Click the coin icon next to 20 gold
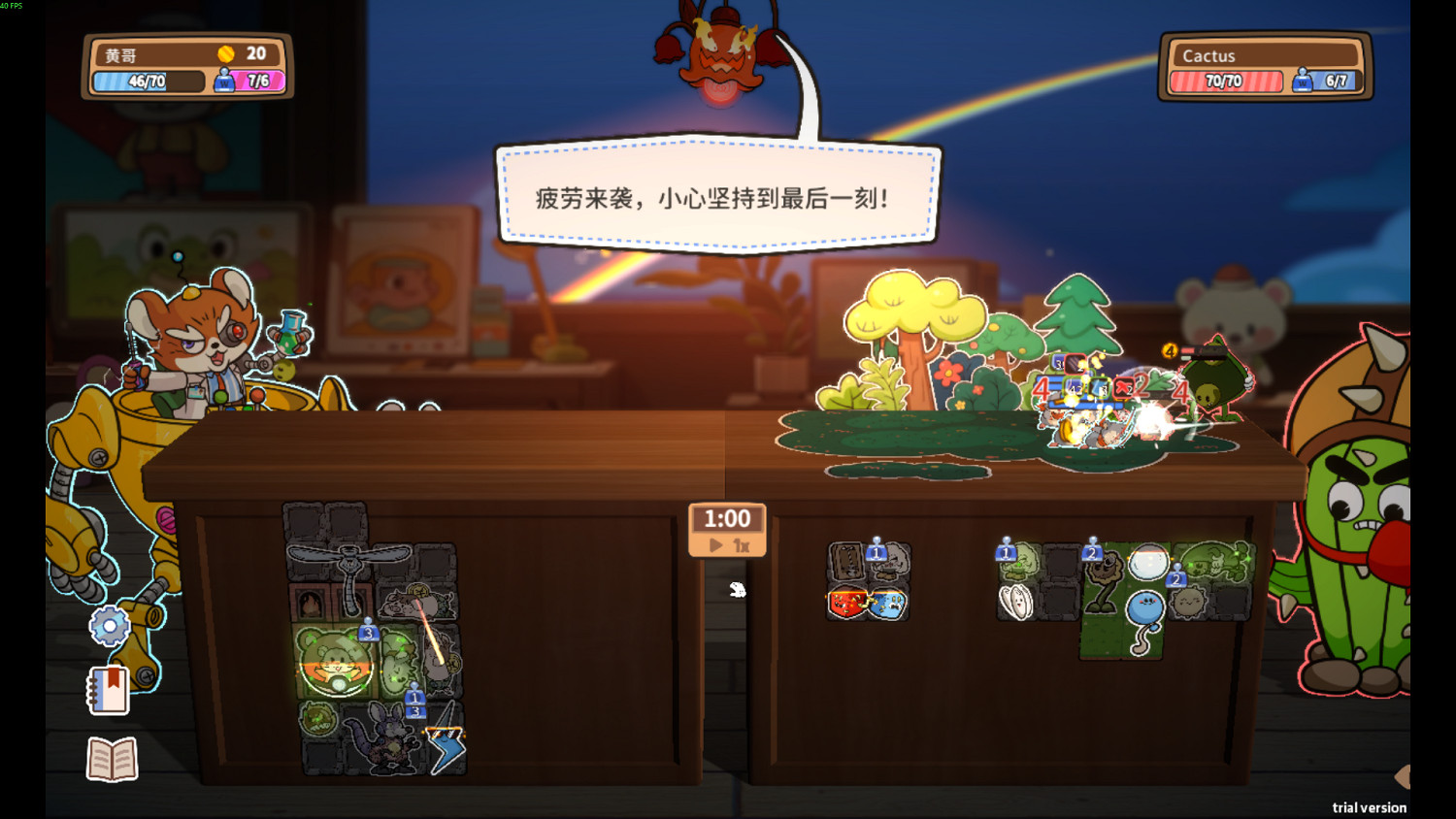The width and height of the screenshot is (1456, 819). [x=227, y=54]
